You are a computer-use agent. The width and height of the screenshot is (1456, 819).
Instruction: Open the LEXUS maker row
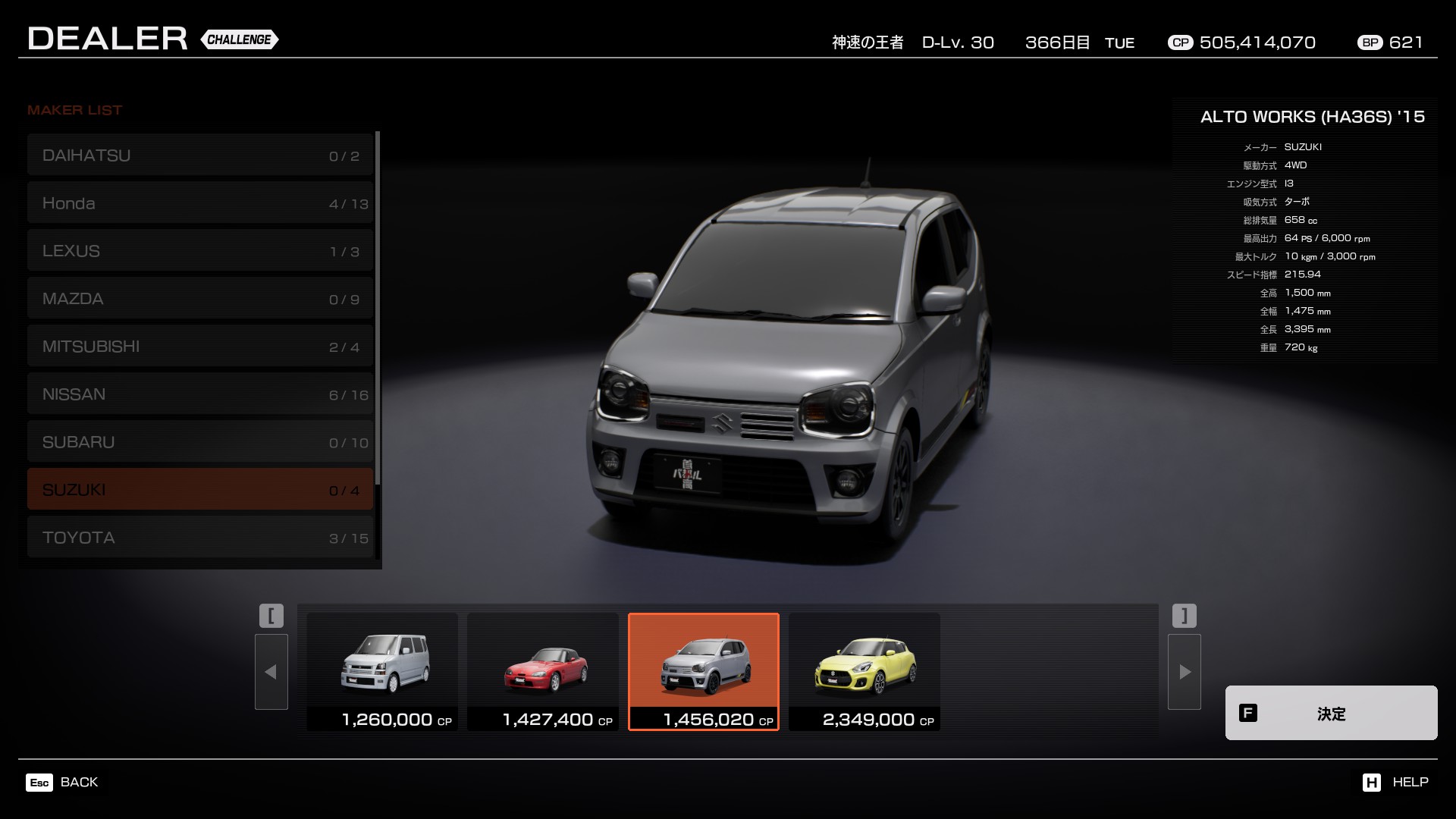click(x=200, y=251)
